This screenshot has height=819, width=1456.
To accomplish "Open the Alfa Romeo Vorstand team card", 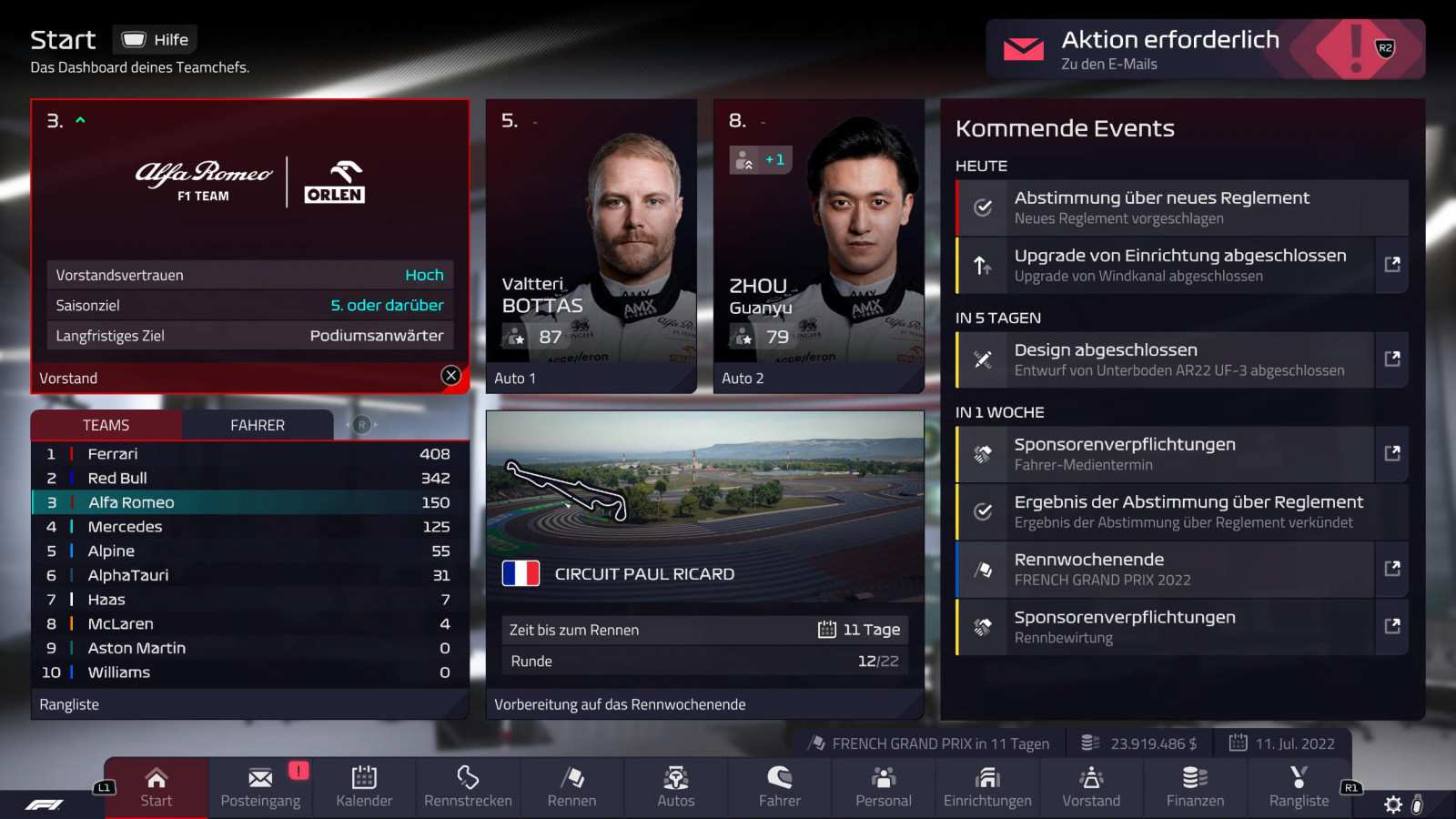I will click(250, 246).
